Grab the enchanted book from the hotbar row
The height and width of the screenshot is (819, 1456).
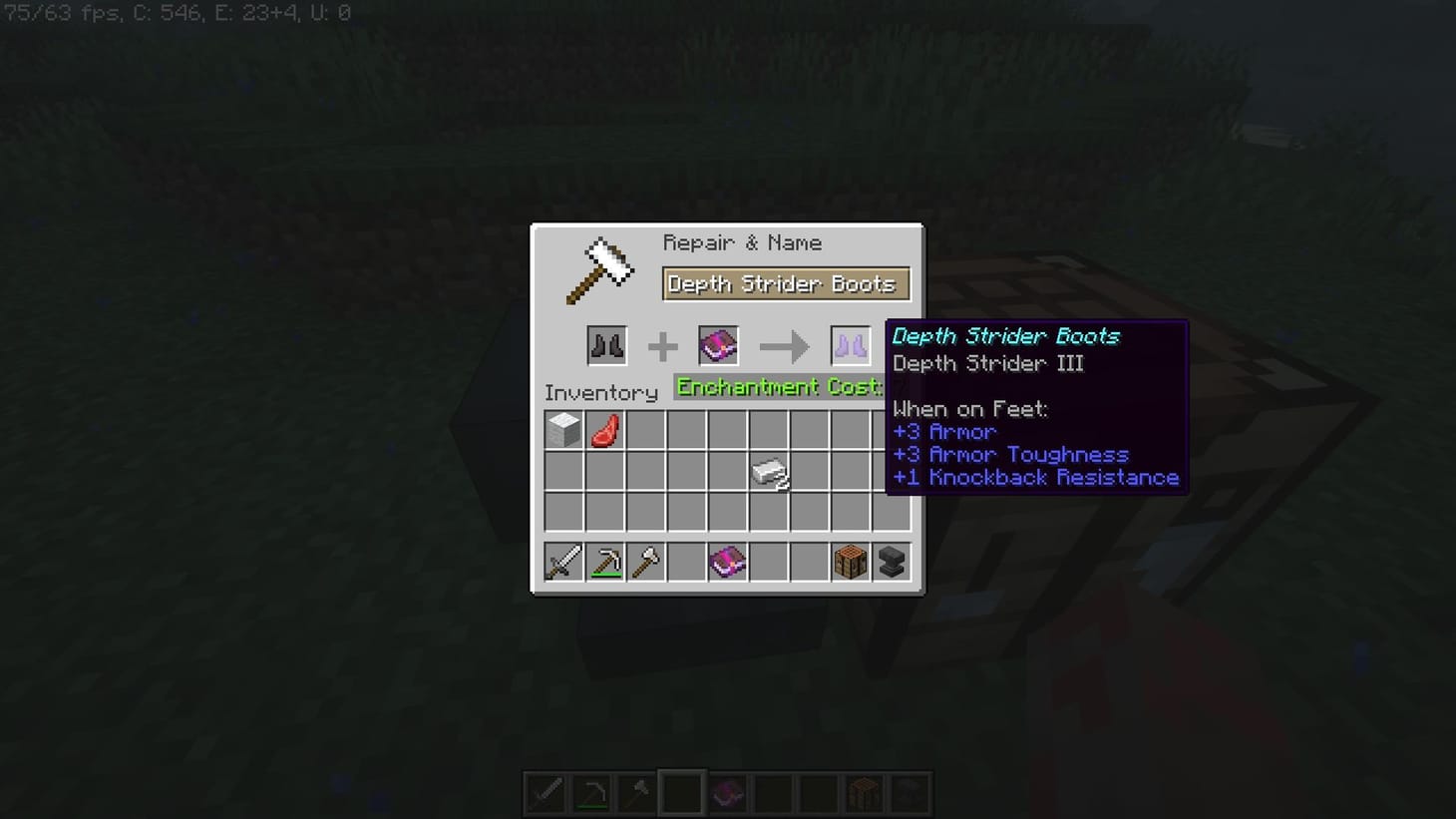[x=727, y=562]
